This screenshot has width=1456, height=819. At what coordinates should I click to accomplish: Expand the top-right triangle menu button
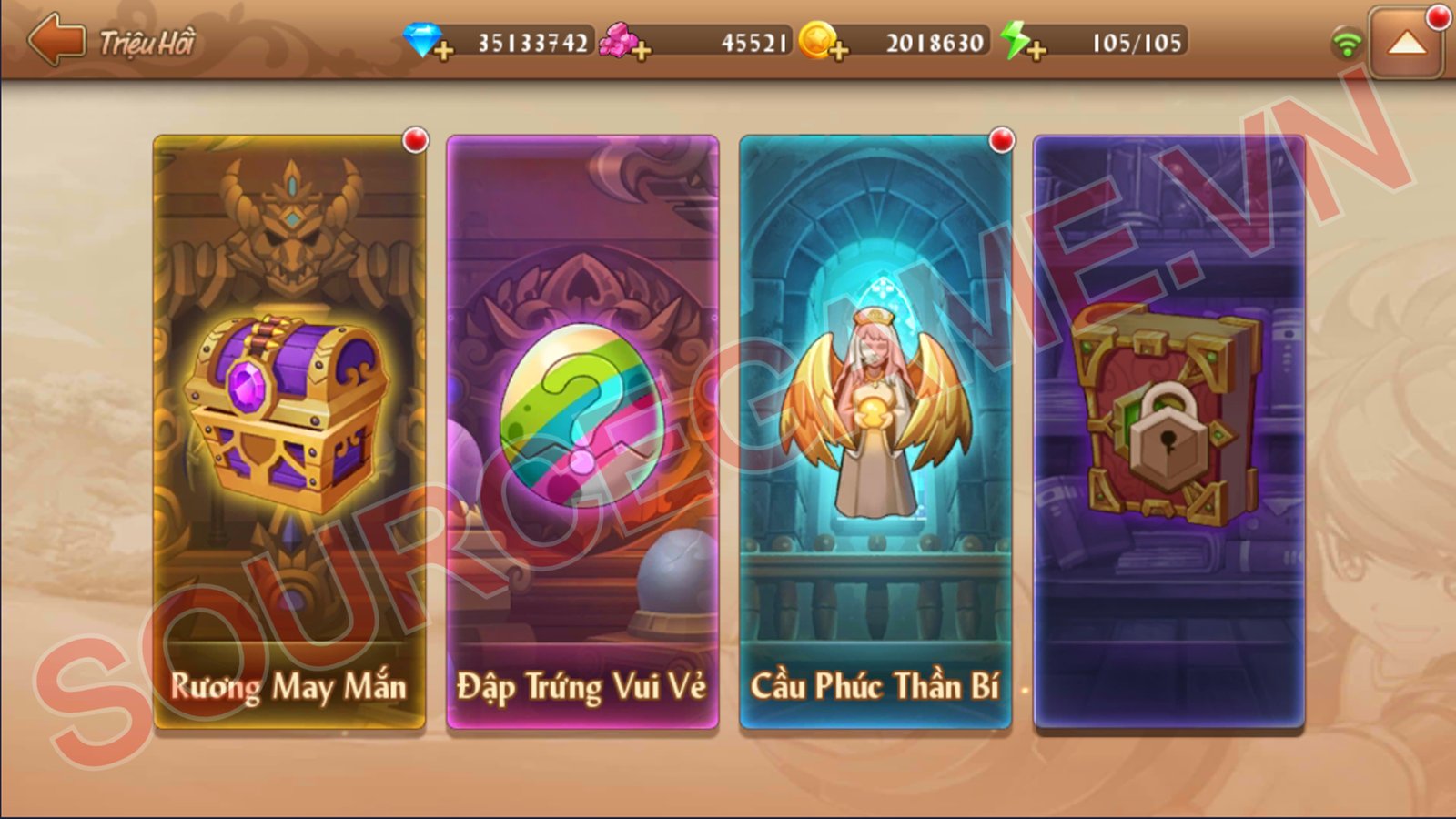pos(1406,43)
